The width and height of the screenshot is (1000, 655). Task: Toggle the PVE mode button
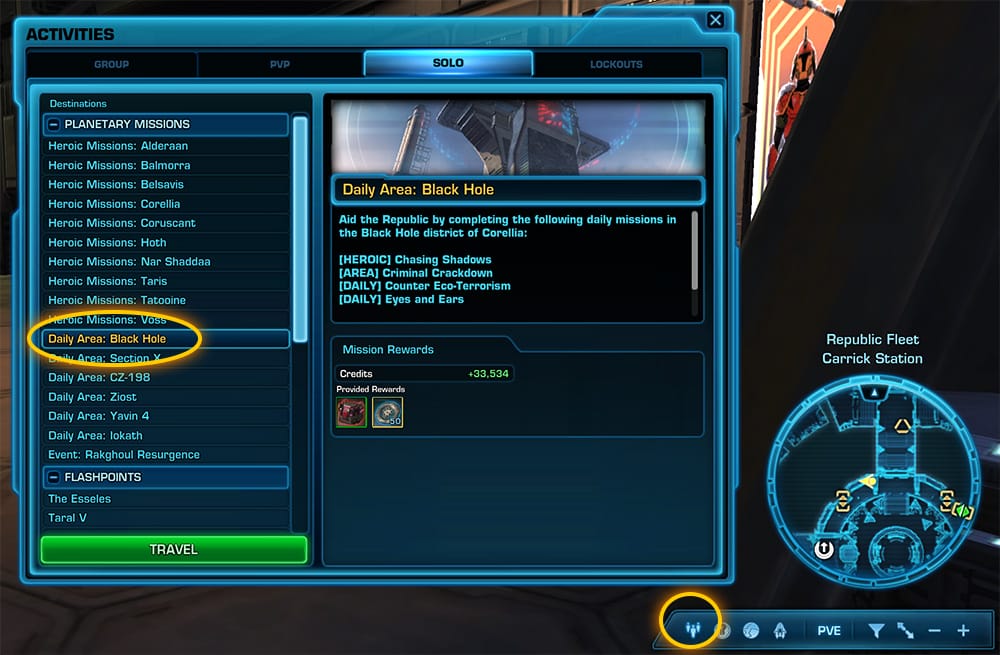[x=829, y=631]
